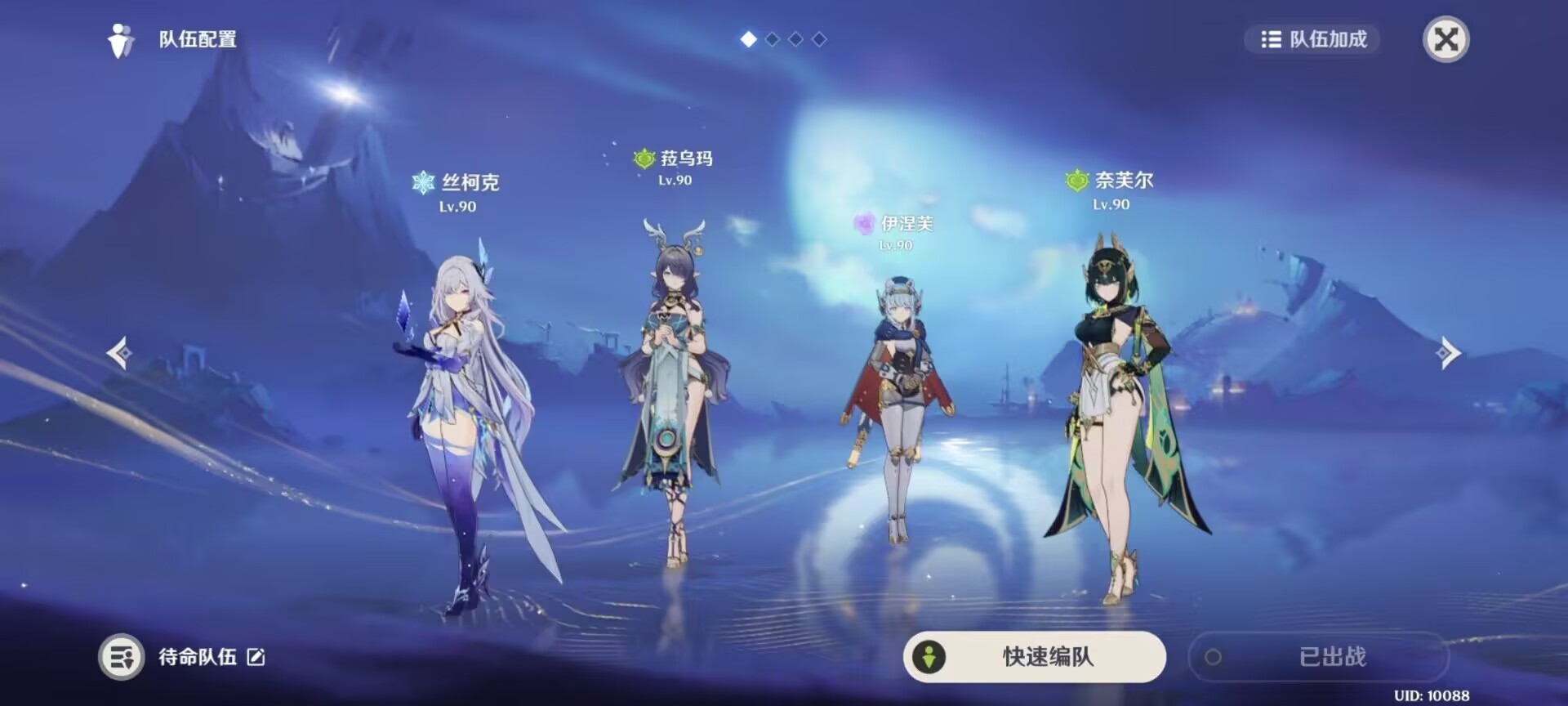This screenshot has width=1568, height=706.
Task: Go to previous team via left arrow
Action: [x=119, y=353]
